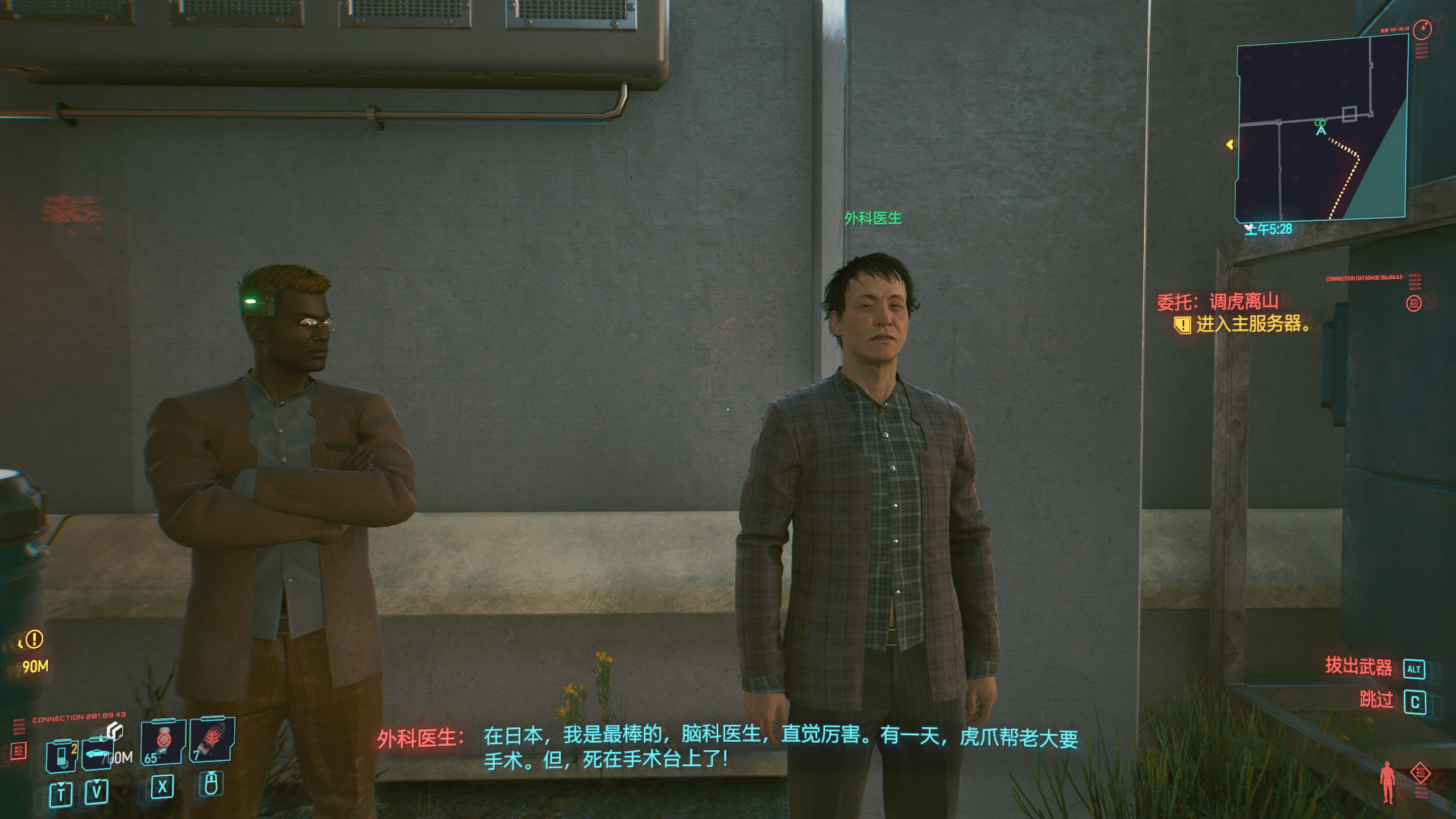The height and width of the screenshot is (819, 1456).
Task: Use the healing inhaler slot showing 65
Action: pos(163,742)
